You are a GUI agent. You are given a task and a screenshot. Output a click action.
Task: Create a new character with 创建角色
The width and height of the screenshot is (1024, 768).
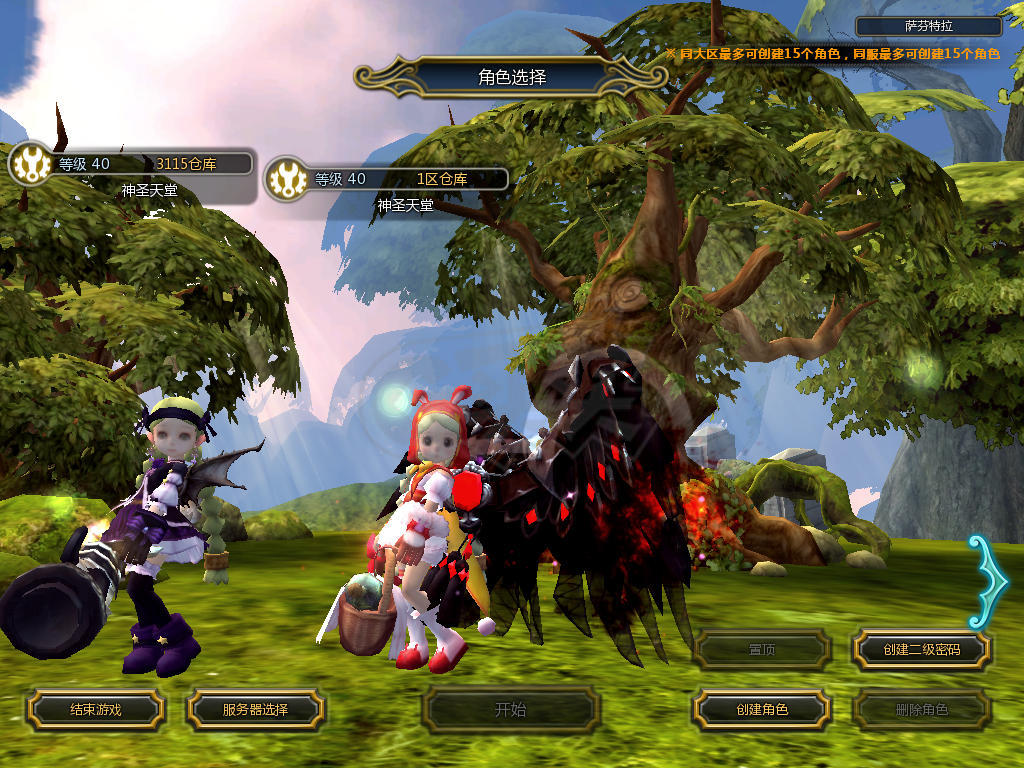coord(761,710)
